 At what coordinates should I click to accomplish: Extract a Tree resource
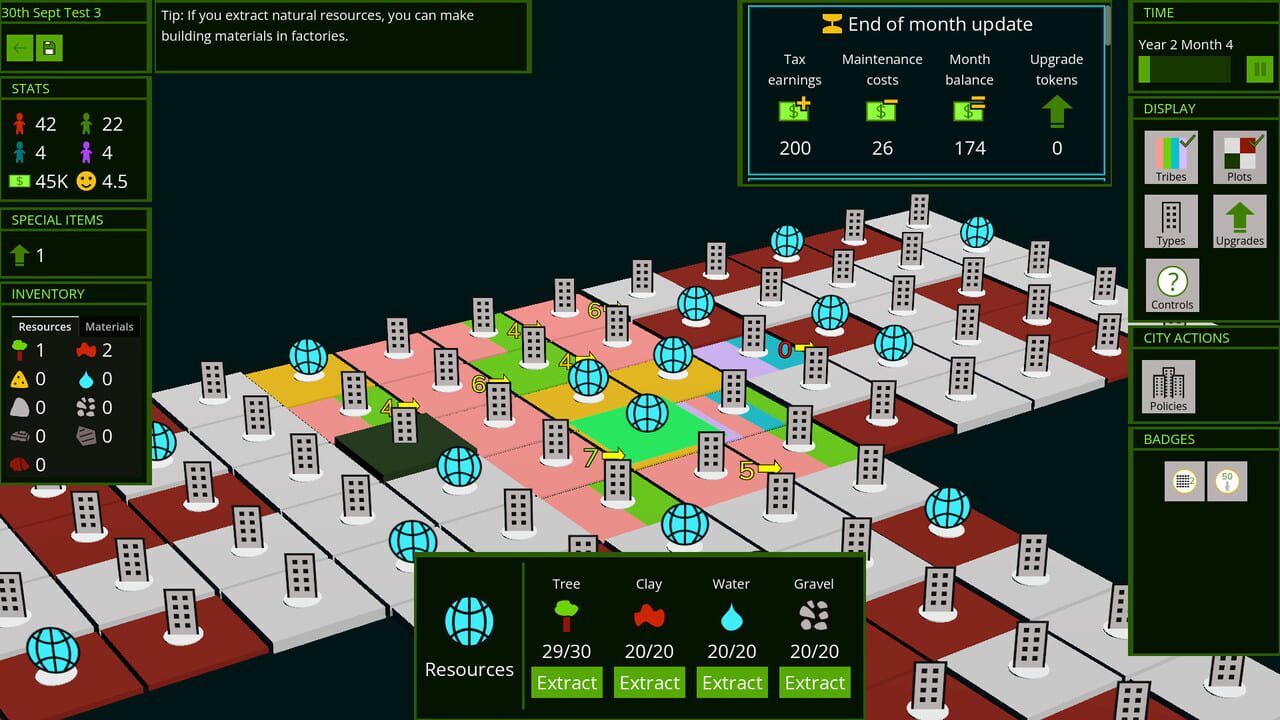(x=566, y=682)
